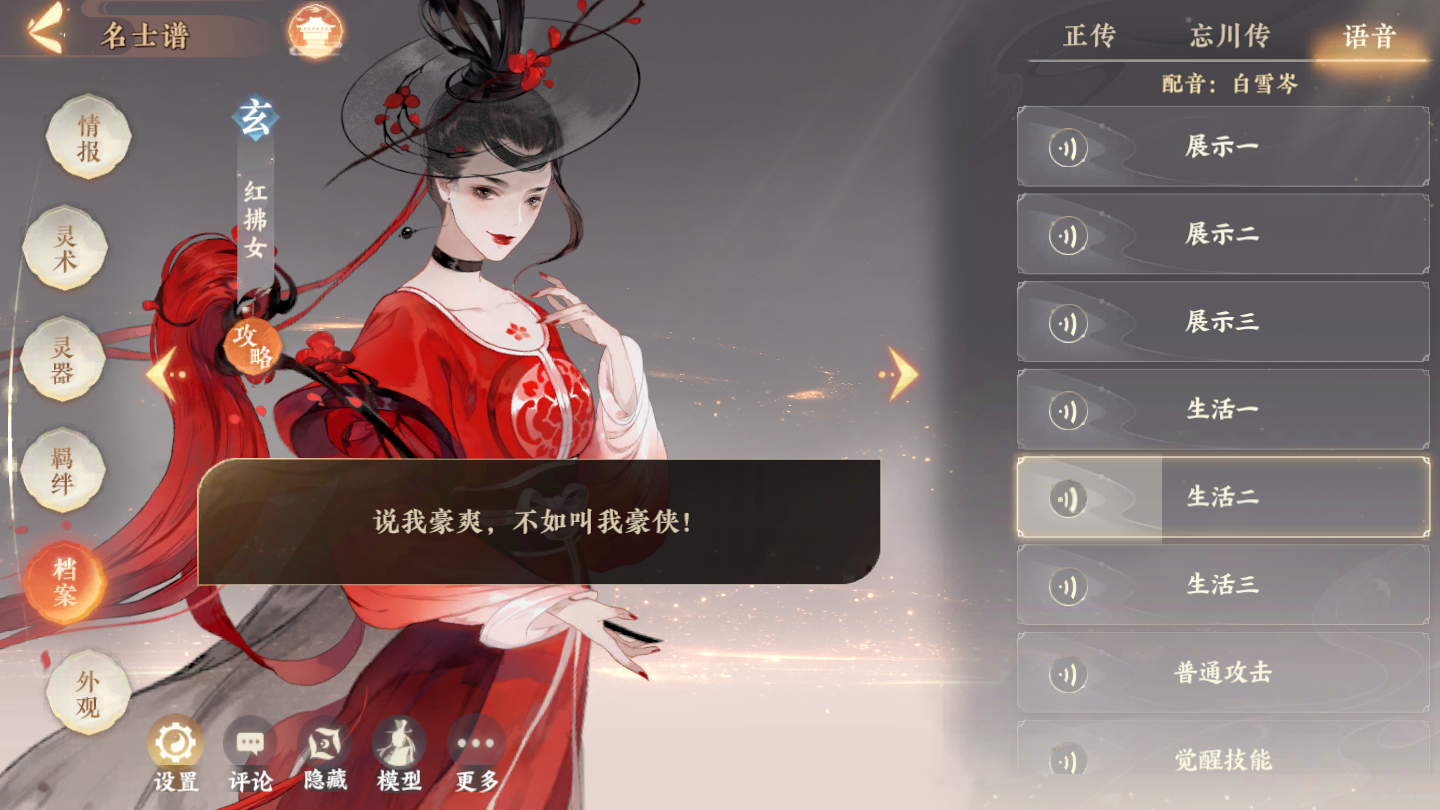Play the 展示一 voice line speaker icon
The height and width of the screenshot is (810, 1440).
(1068, 146)
